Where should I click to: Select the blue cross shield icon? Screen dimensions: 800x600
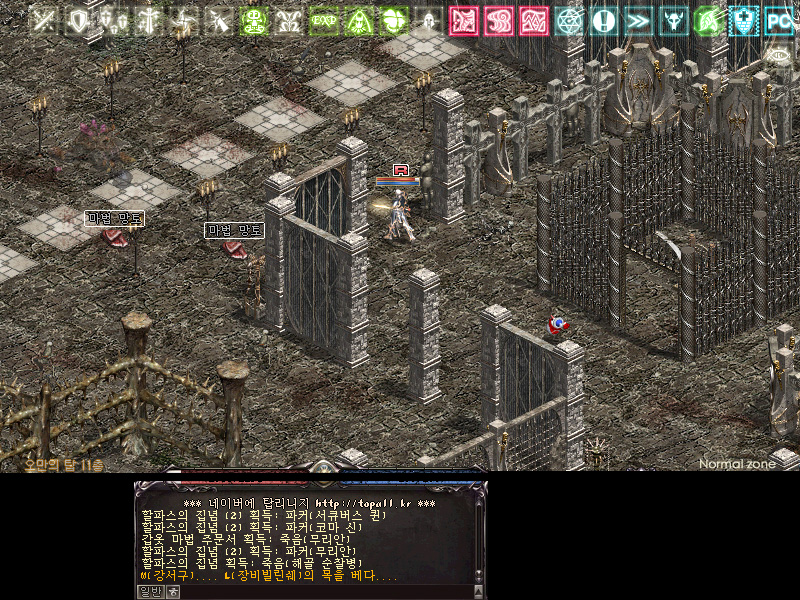(x=744, y=20)
